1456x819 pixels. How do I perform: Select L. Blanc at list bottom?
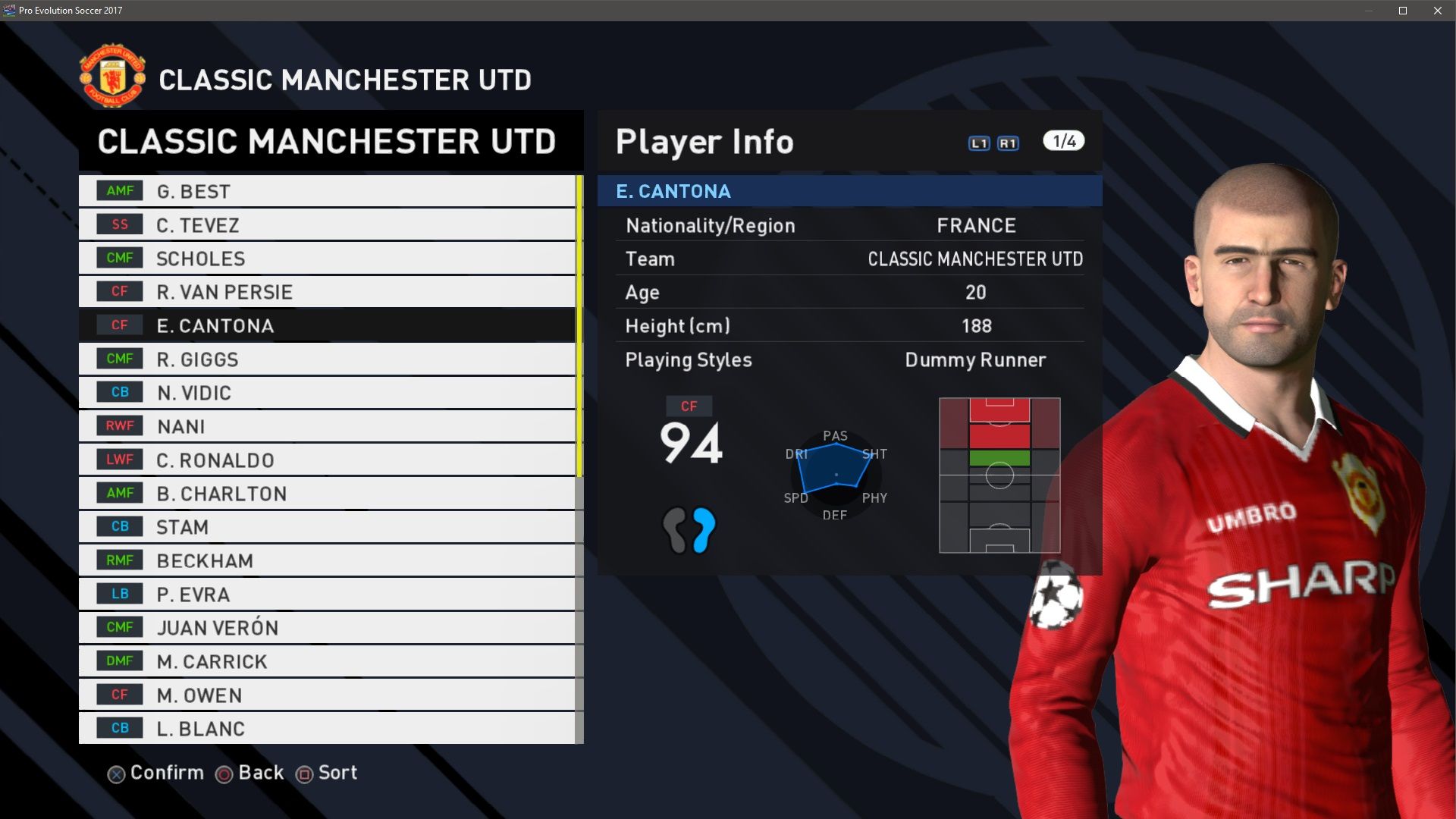pos(326,729)
